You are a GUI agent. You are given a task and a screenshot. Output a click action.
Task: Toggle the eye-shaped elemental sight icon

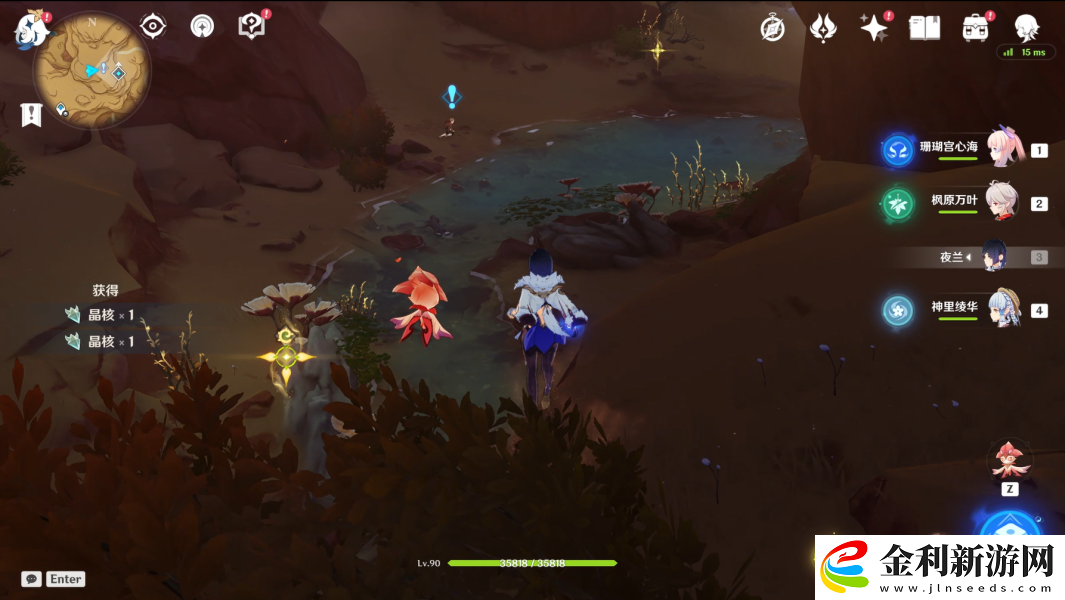(x=152, y=26)
